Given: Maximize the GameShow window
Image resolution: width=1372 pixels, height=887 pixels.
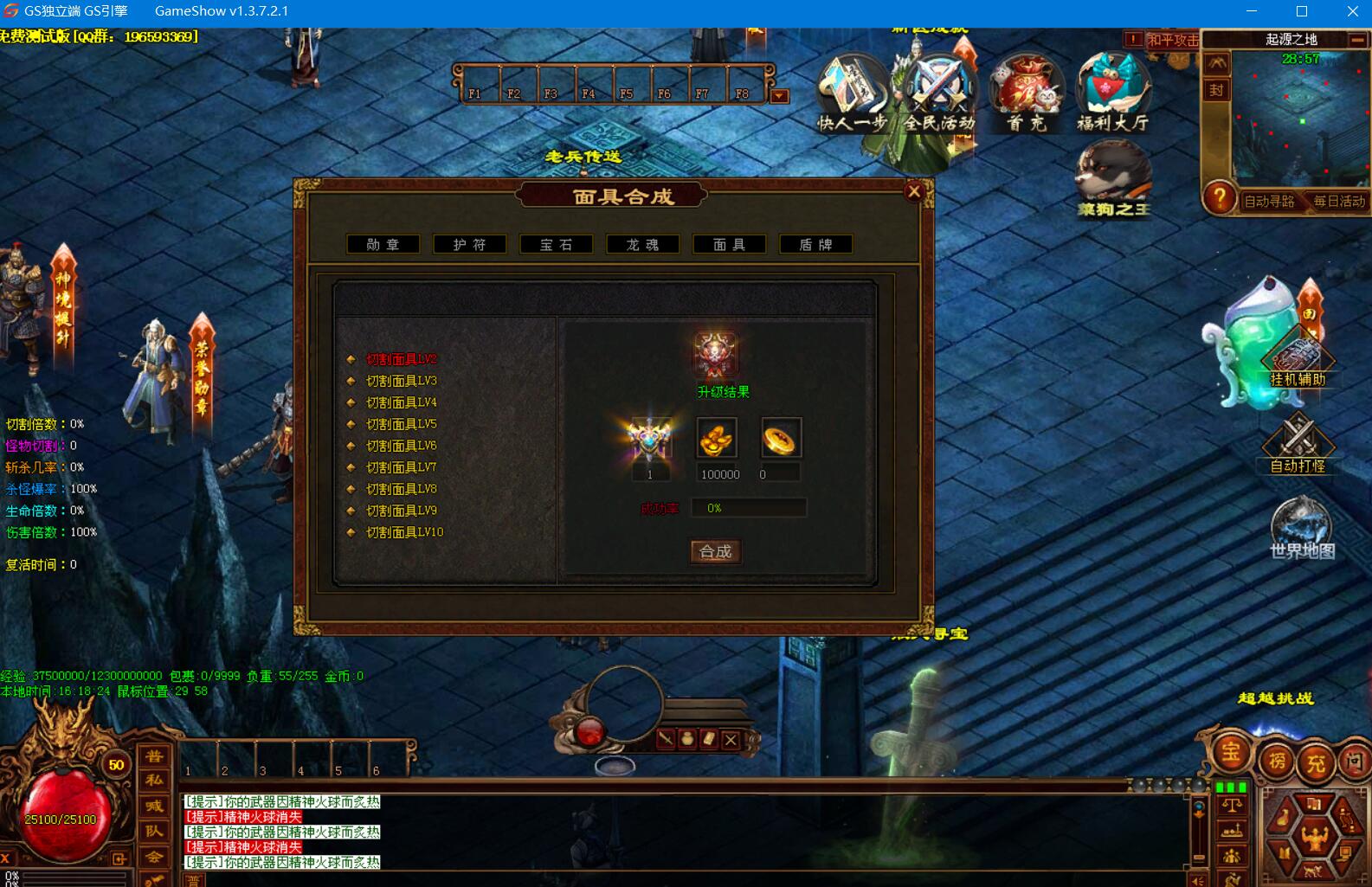Looking at the screenshot, I should tap(1302, 11).
